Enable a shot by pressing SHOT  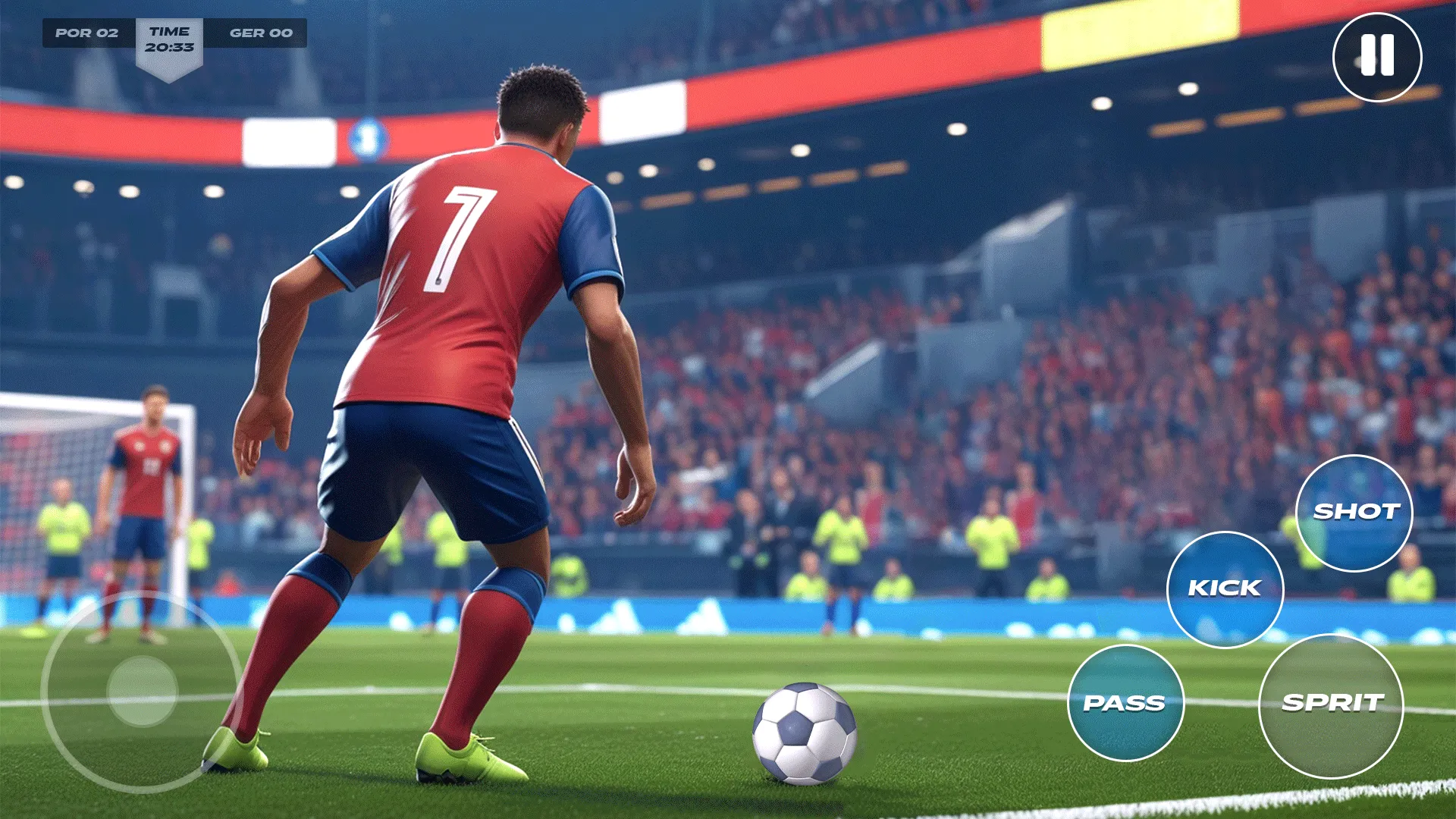[x=1356, y=513]
